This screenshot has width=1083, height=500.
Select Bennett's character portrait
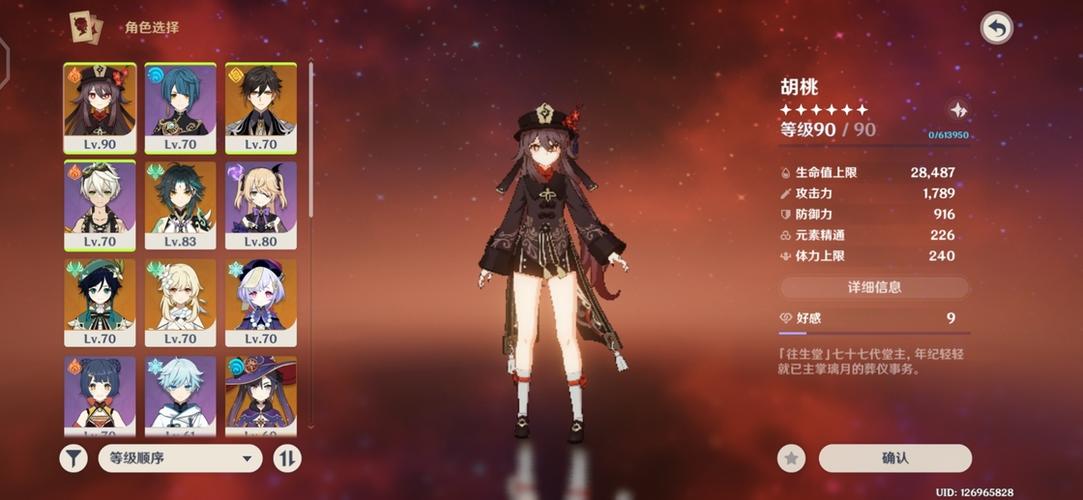100,203
